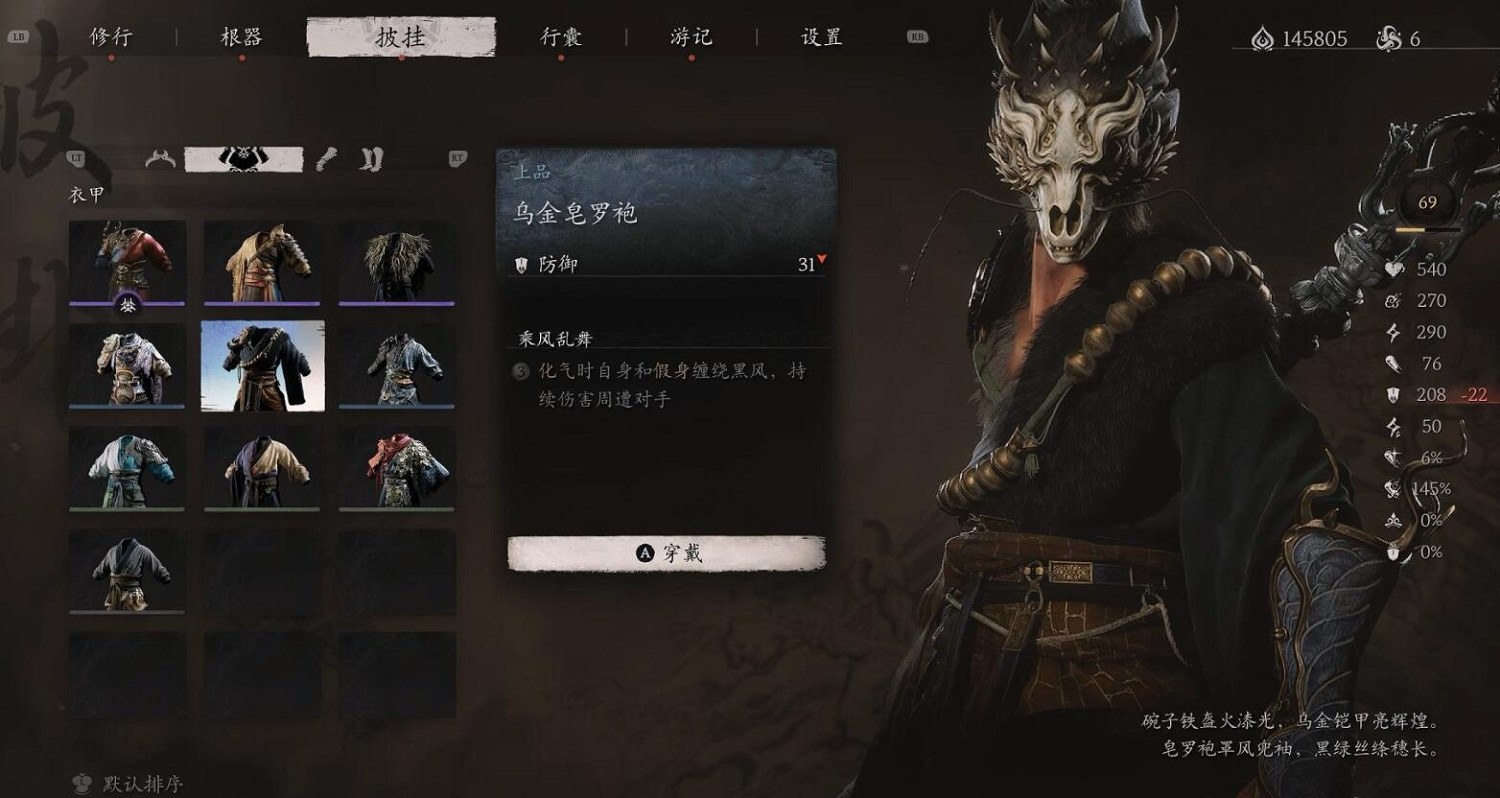Open the 游记 journal tab

691,34
